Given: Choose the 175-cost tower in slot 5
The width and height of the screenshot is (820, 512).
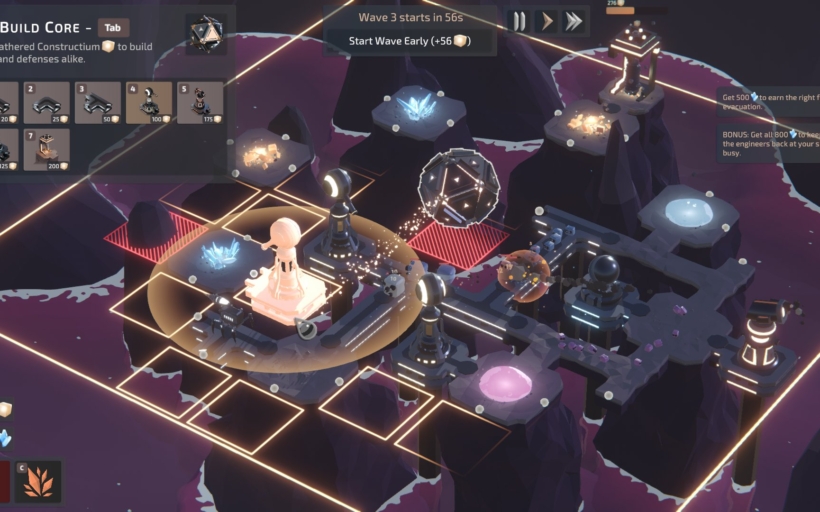Looking at the screenshot, I should (x=199, y=103).
